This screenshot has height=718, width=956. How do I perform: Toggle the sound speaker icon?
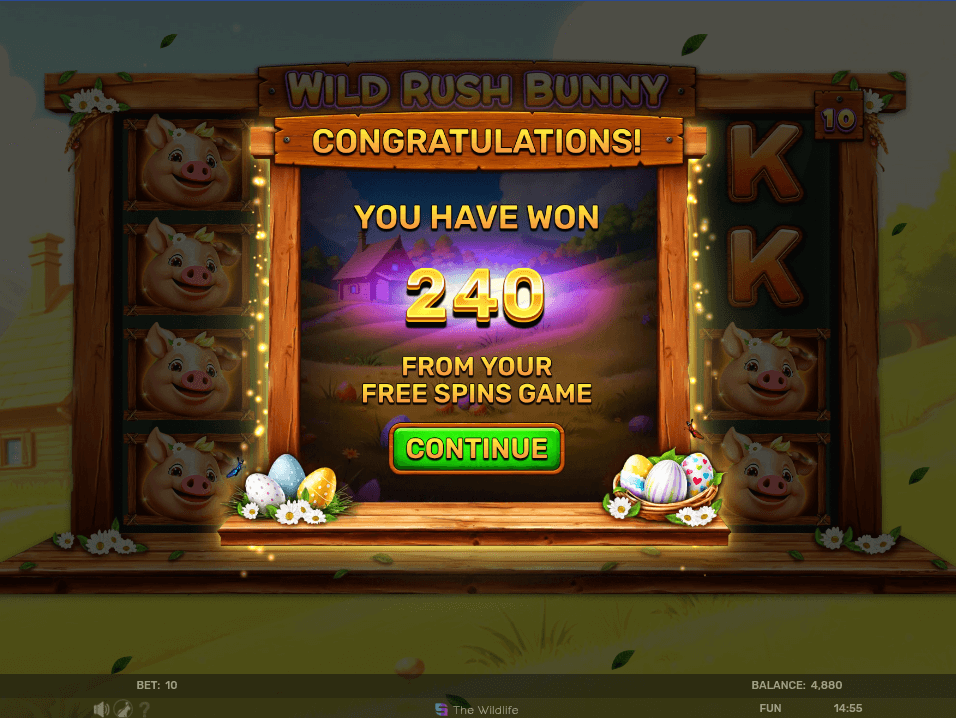101,708
